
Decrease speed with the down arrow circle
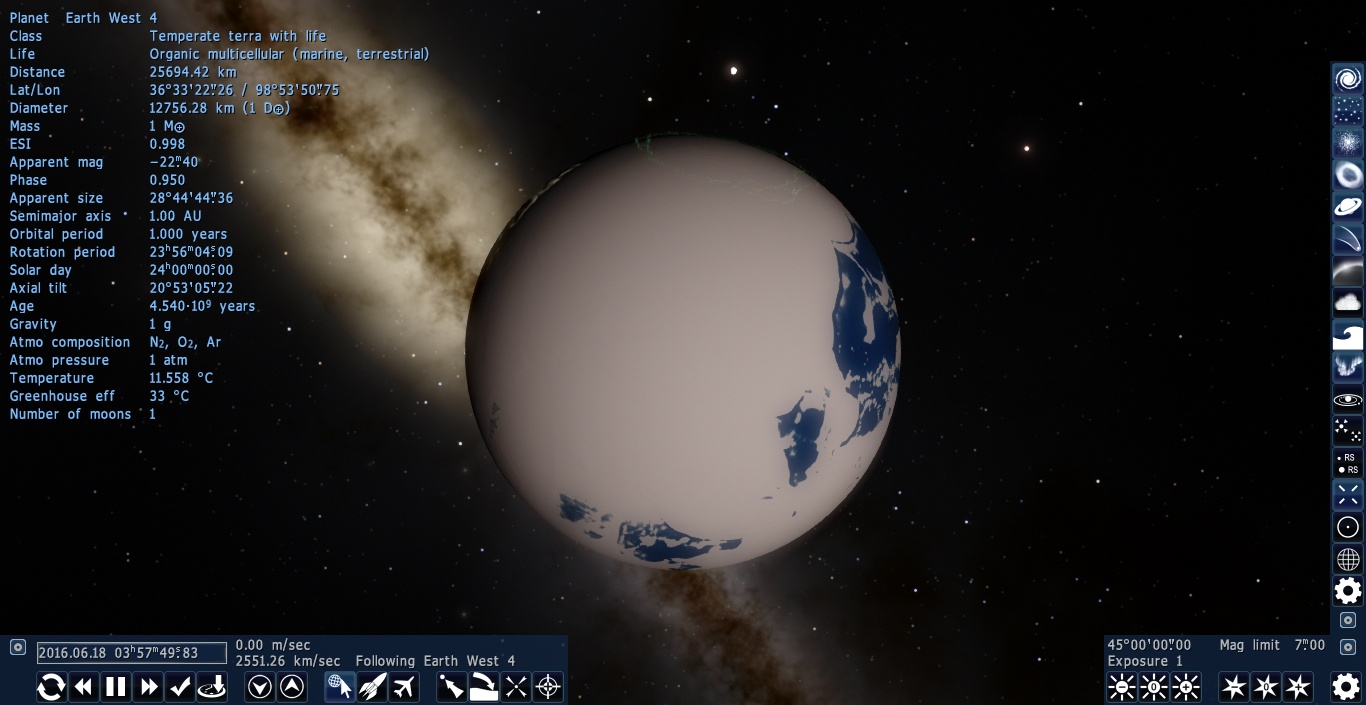(260, 687)
